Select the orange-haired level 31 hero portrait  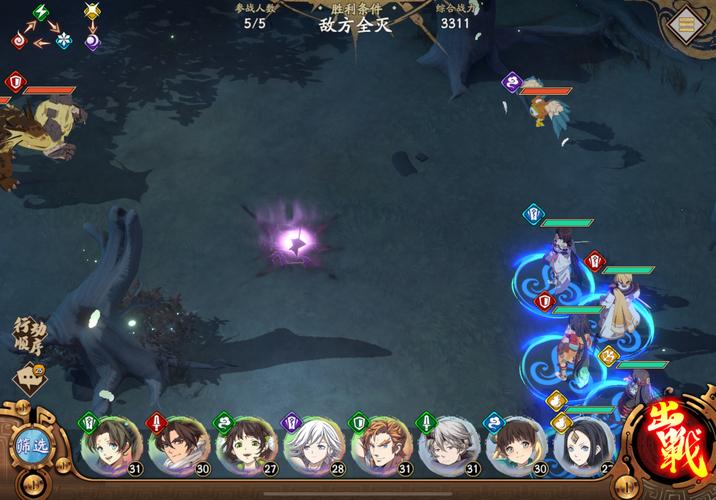(381, 446)
